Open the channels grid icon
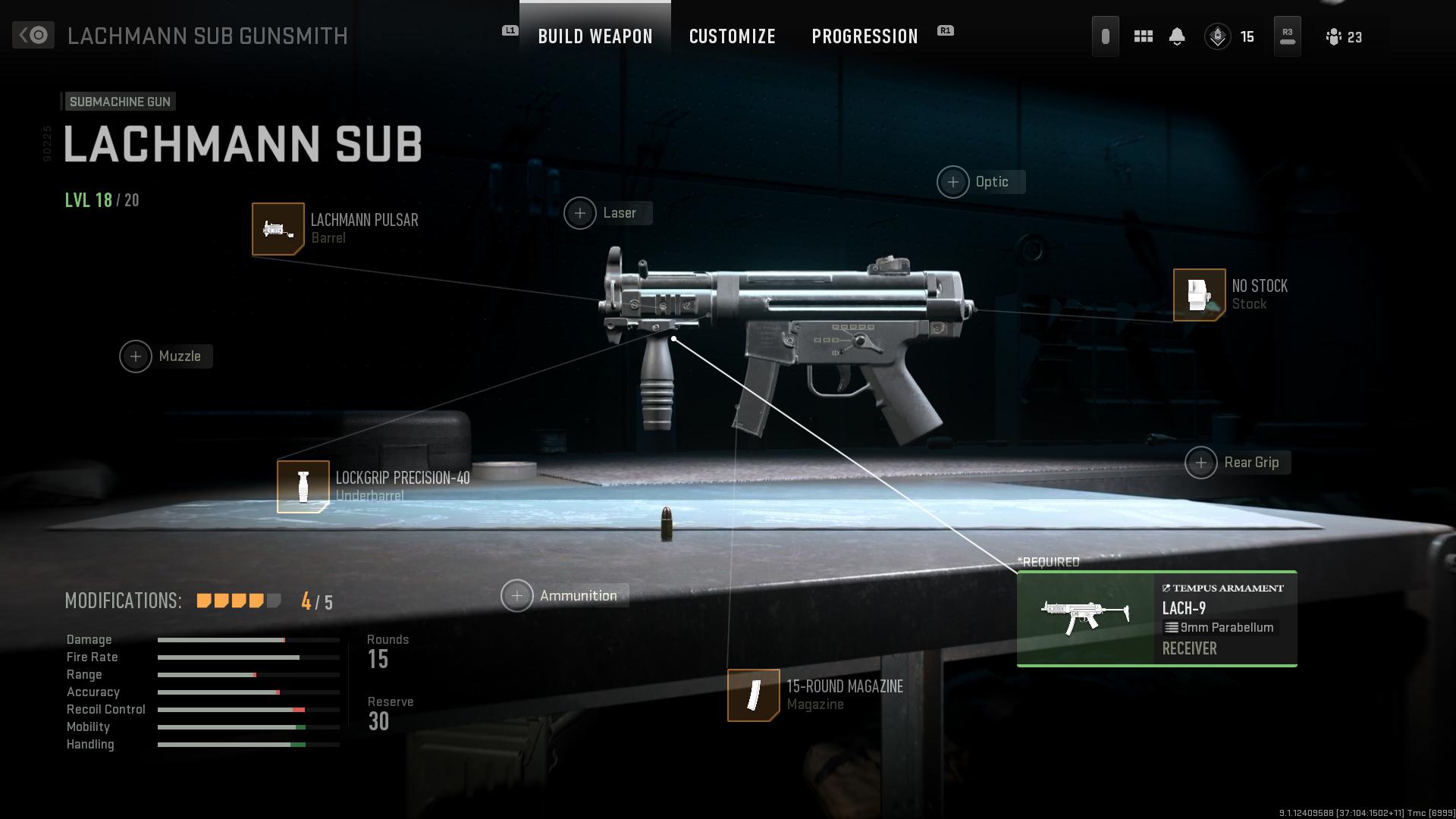Screen dimensions: 1456x819 pyautogui.click(x=1143, y=36)
